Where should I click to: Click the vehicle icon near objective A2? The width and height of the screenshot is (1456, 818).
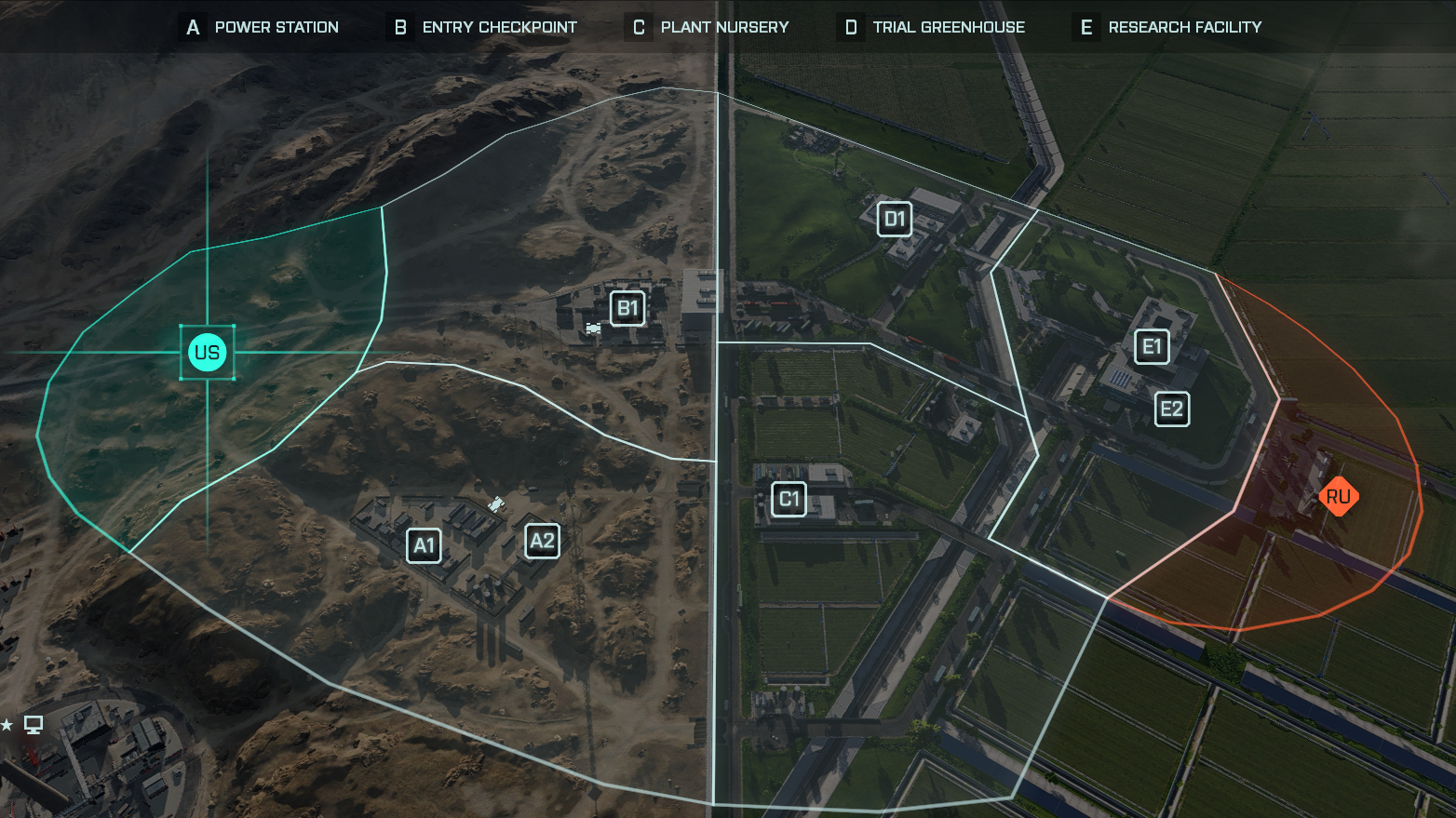click(496, 503)
